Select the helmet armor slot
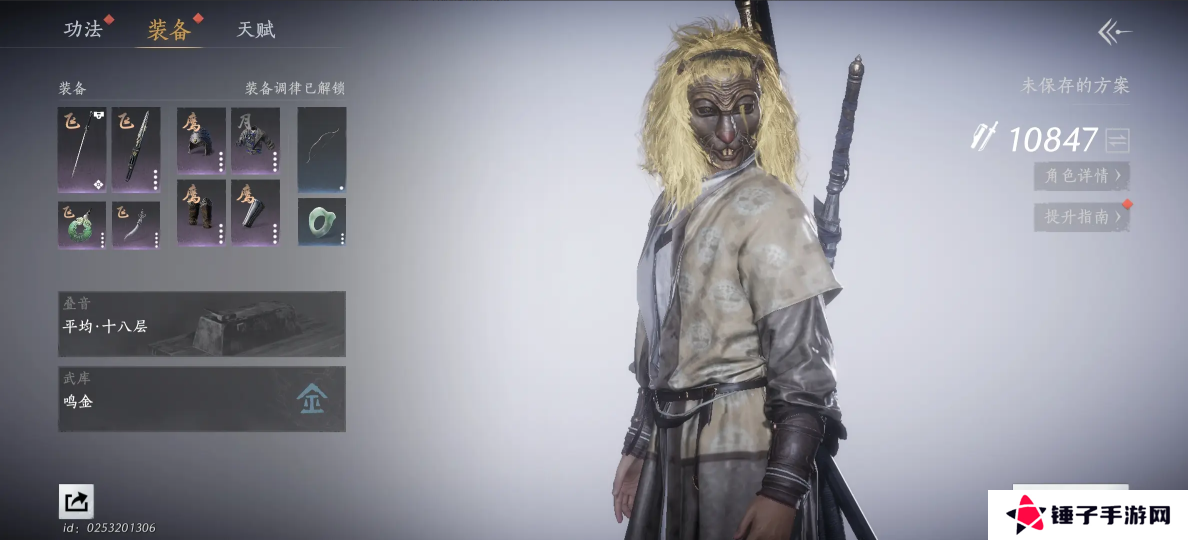1188x540 pixels. pos(201,141)
